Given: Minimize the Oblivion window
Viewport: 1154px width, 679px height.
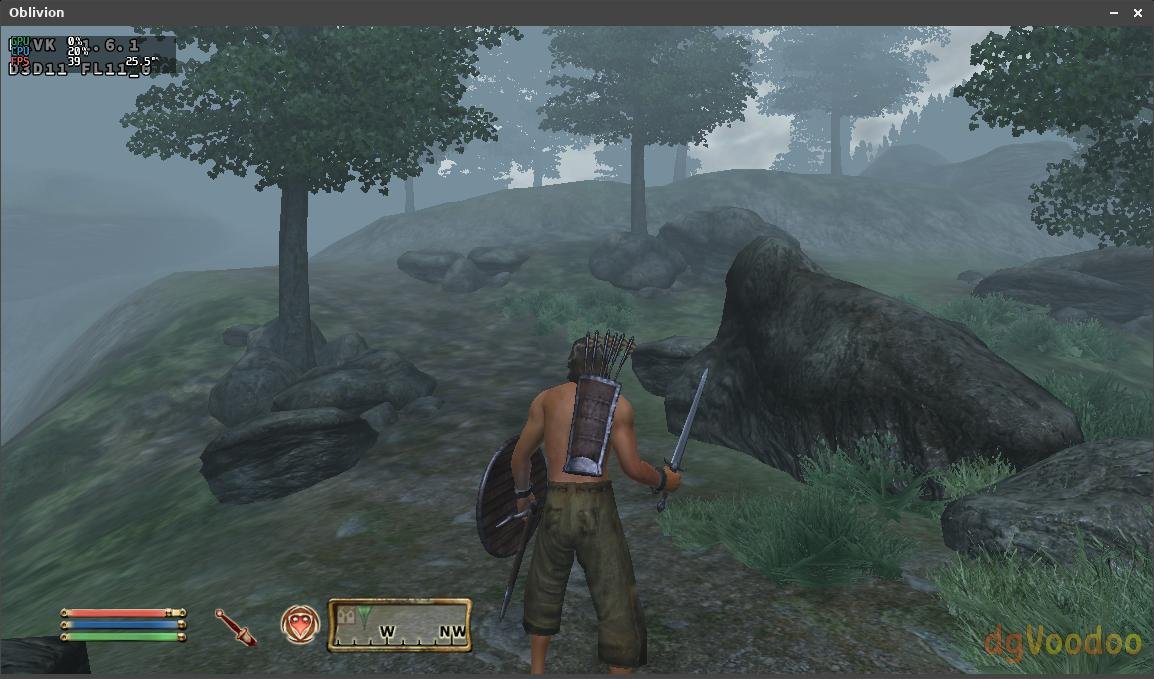Looking at the screenshot, I should coord(1114,13).
